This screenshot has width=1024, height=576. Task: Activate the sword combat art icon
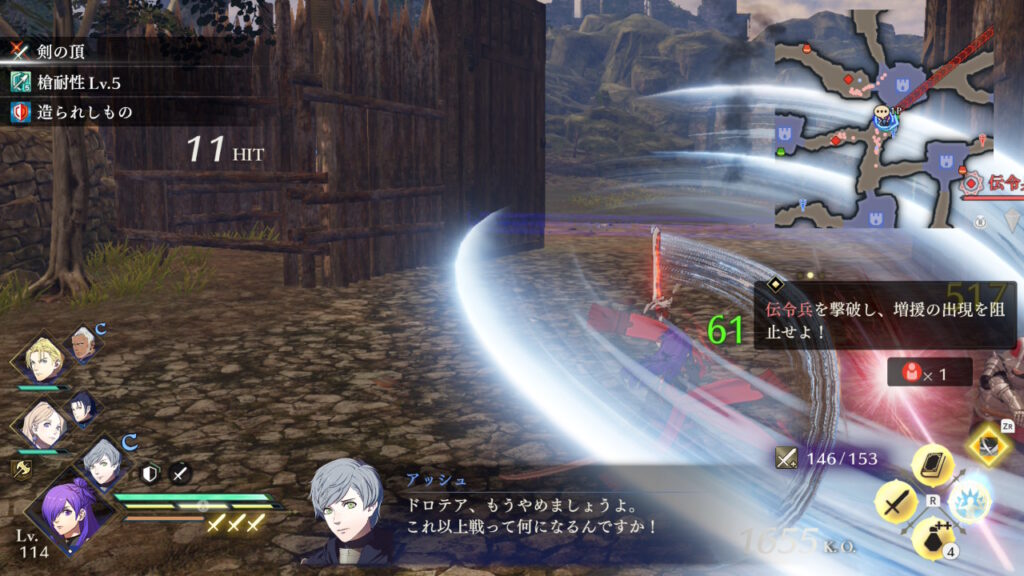pos(895,501)
